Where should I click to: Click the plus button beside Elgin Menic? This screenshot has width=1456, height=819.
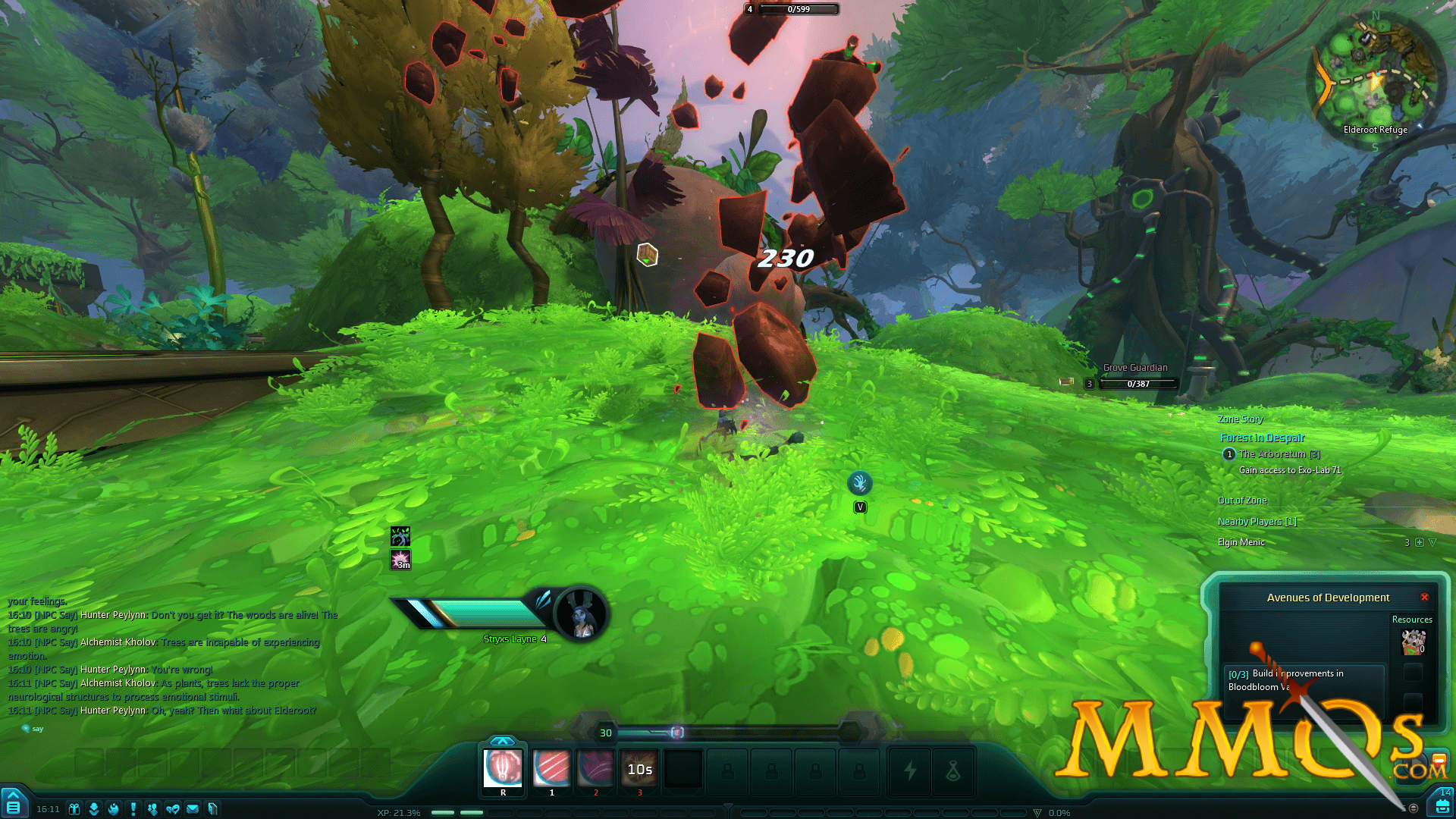[x=1420, y=542]
